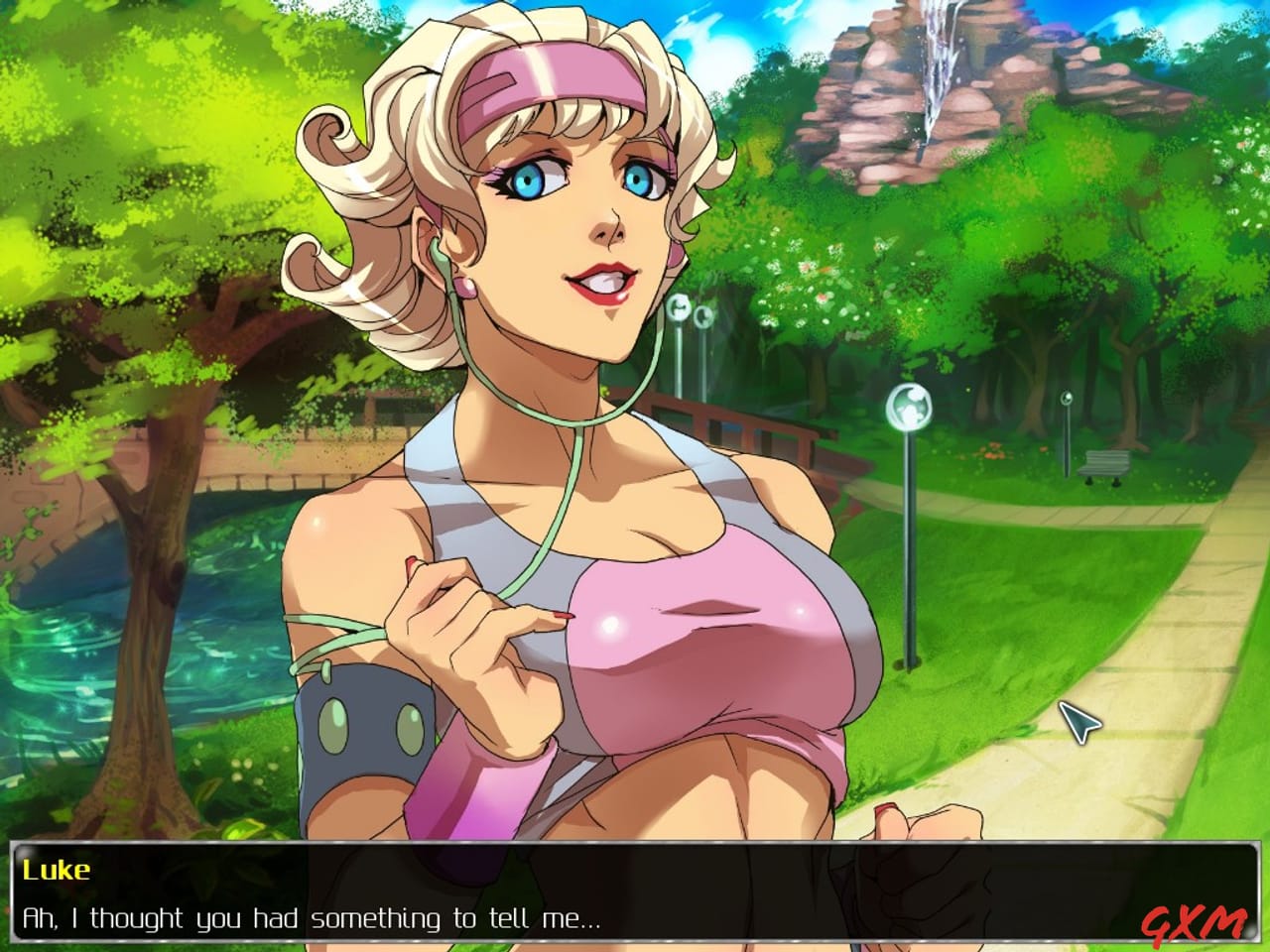Image resolution: width=1270 pixels, height=952 pixels.
Task: Click the Luke nameplate on the dialogue box
Action: tap(55, 870)
